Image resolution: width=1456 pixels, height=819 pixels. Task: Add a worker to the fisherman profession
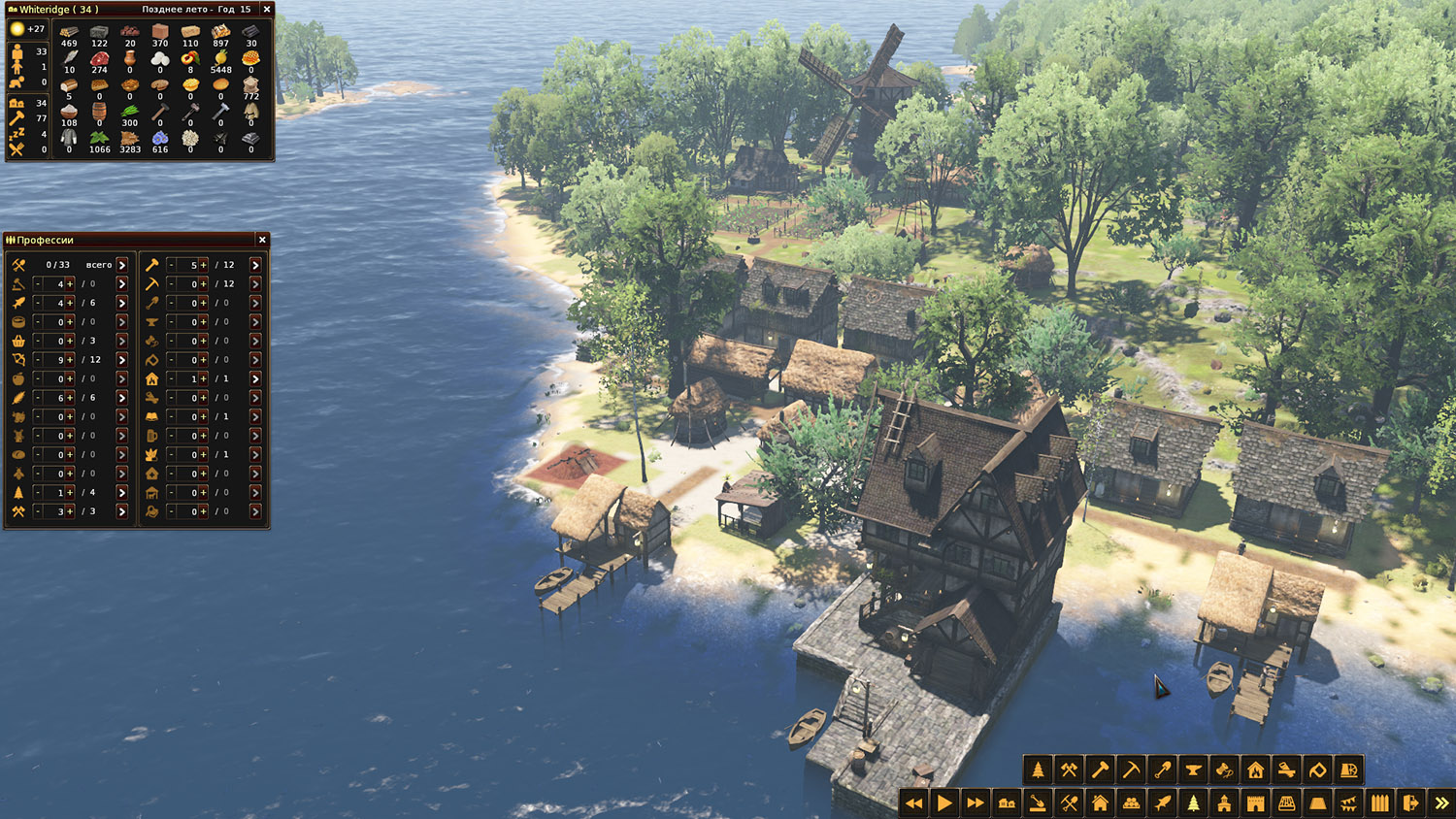[x=70, y=303]
